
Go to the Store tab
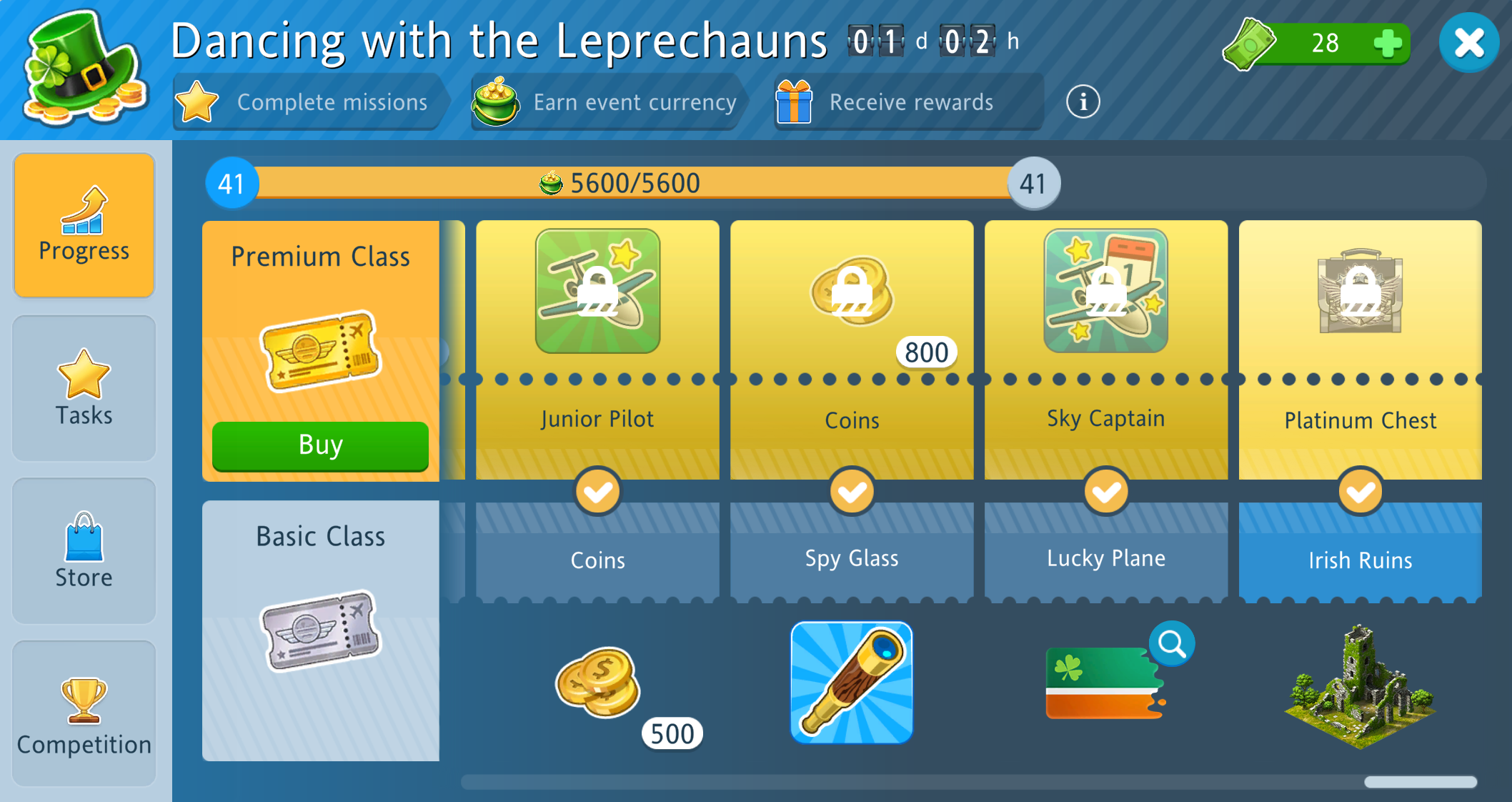point(84,550)
